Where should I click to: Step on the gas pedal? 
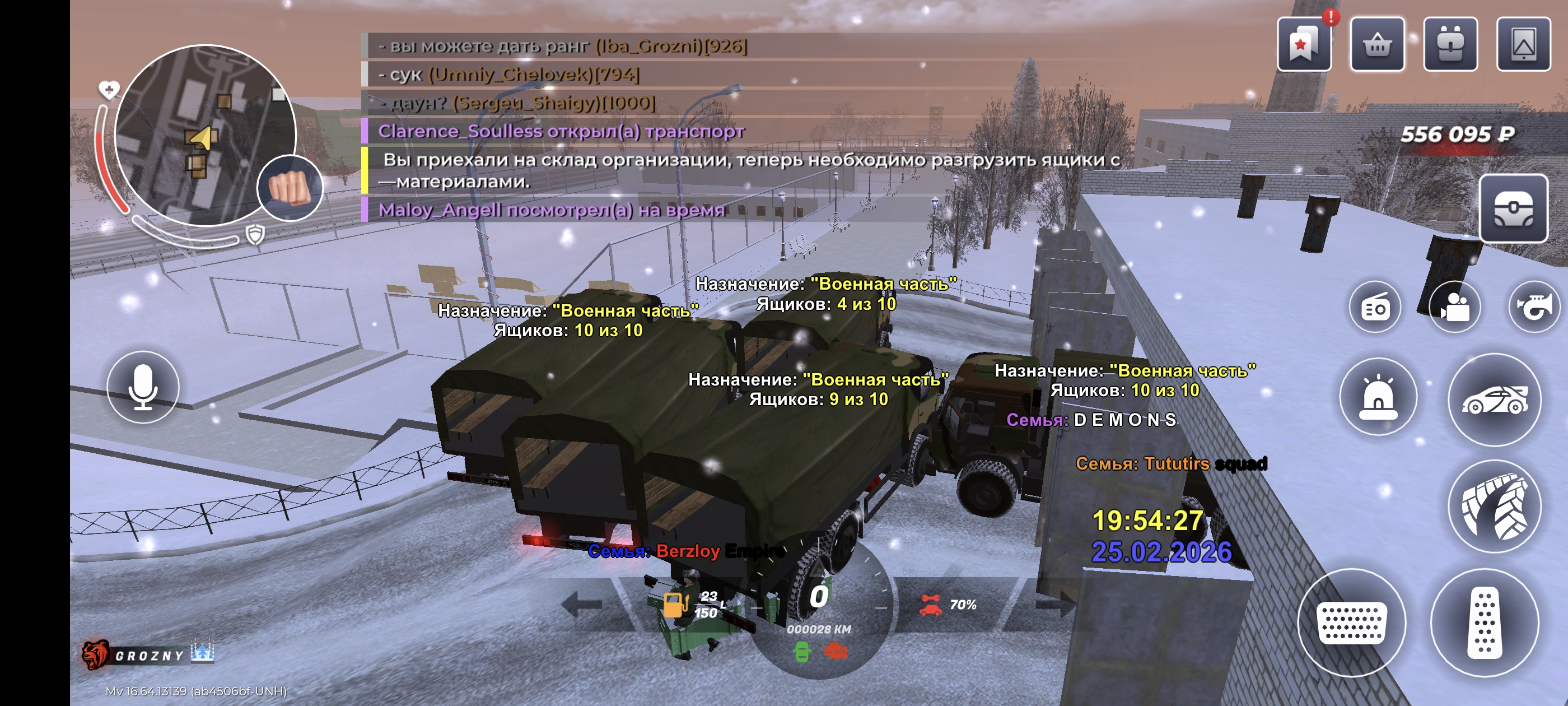(1484, 623)
